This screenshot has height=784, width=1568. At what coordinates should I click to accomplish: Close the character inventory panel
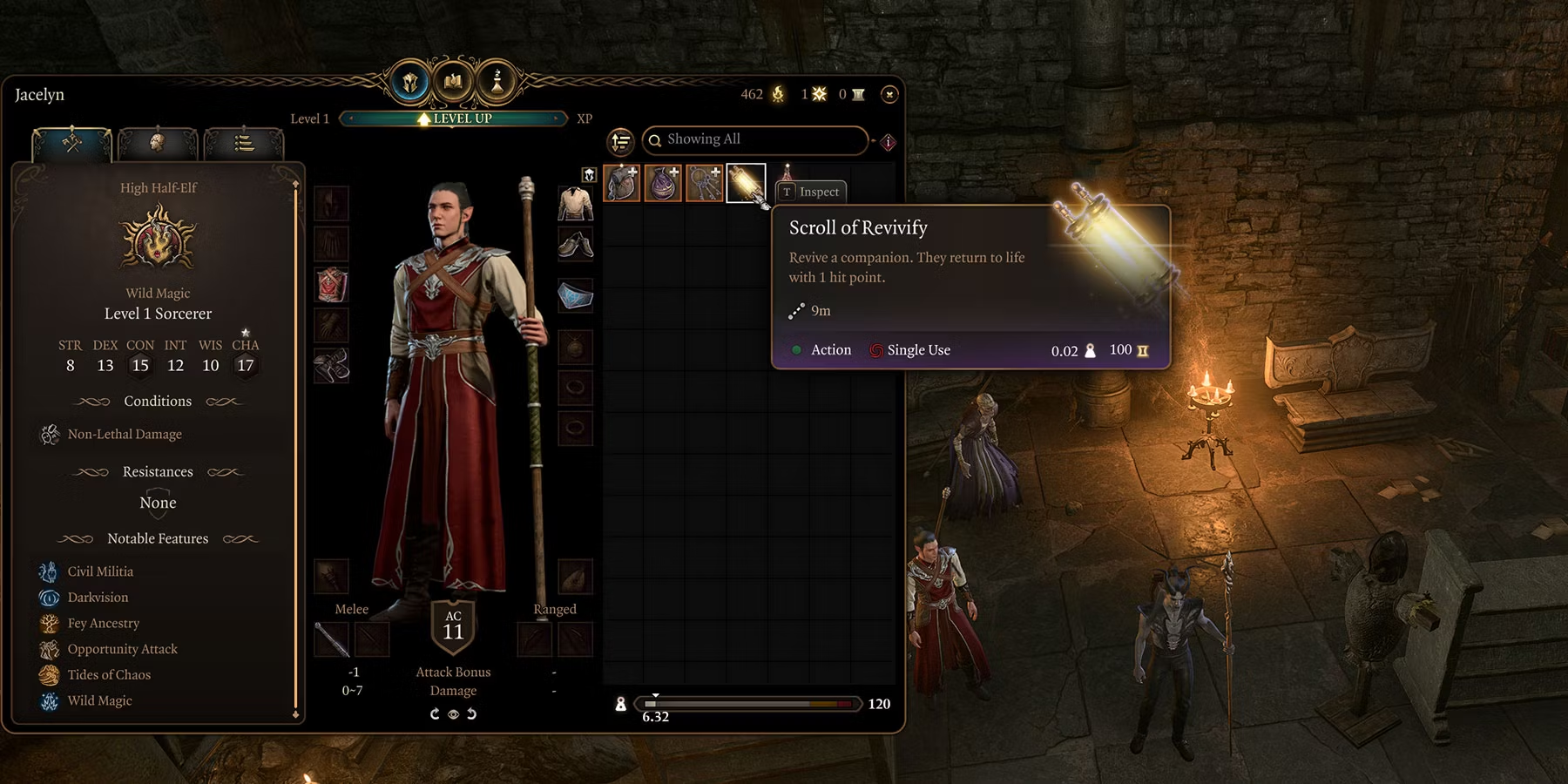(889, 94)
